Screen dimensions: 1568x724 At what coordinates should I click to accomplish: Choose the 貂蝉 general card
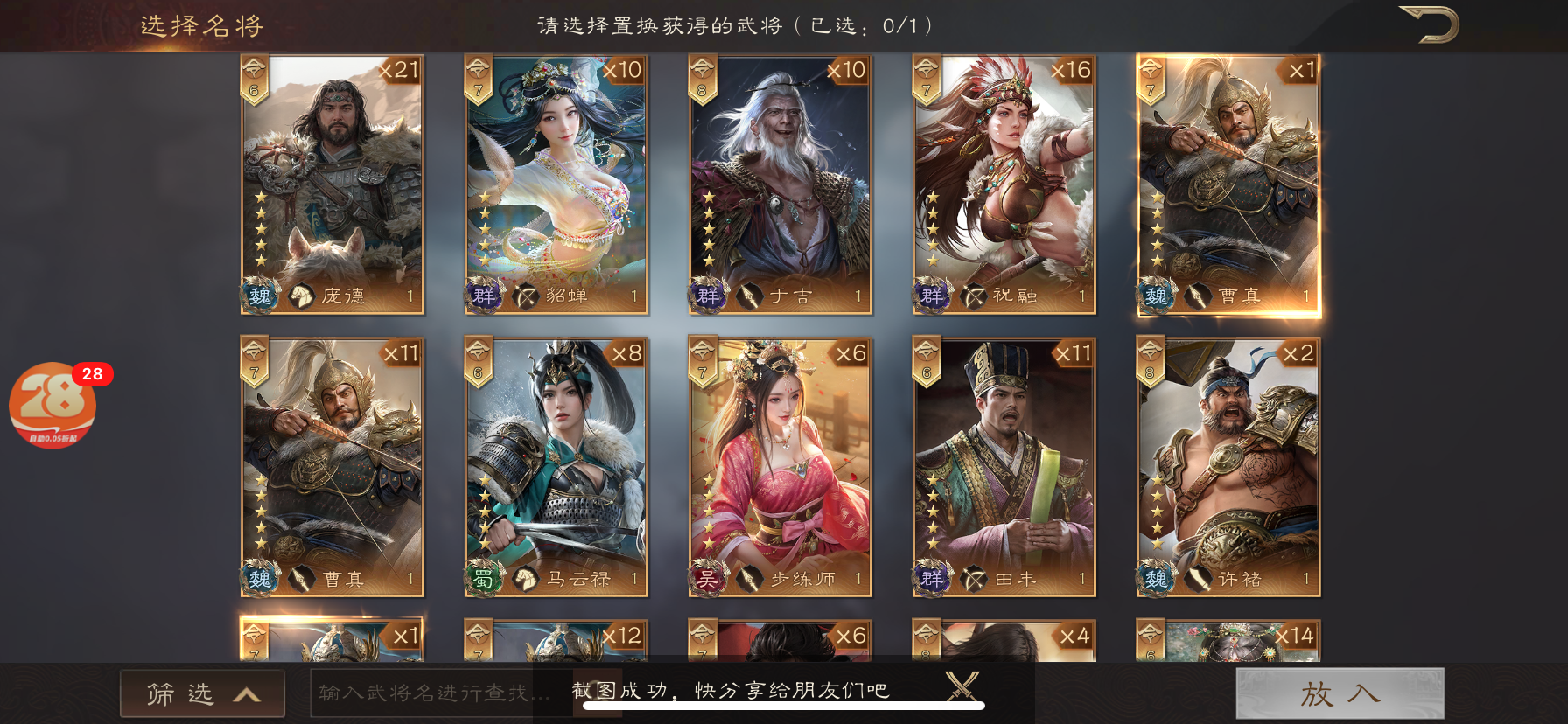(556, 184)
